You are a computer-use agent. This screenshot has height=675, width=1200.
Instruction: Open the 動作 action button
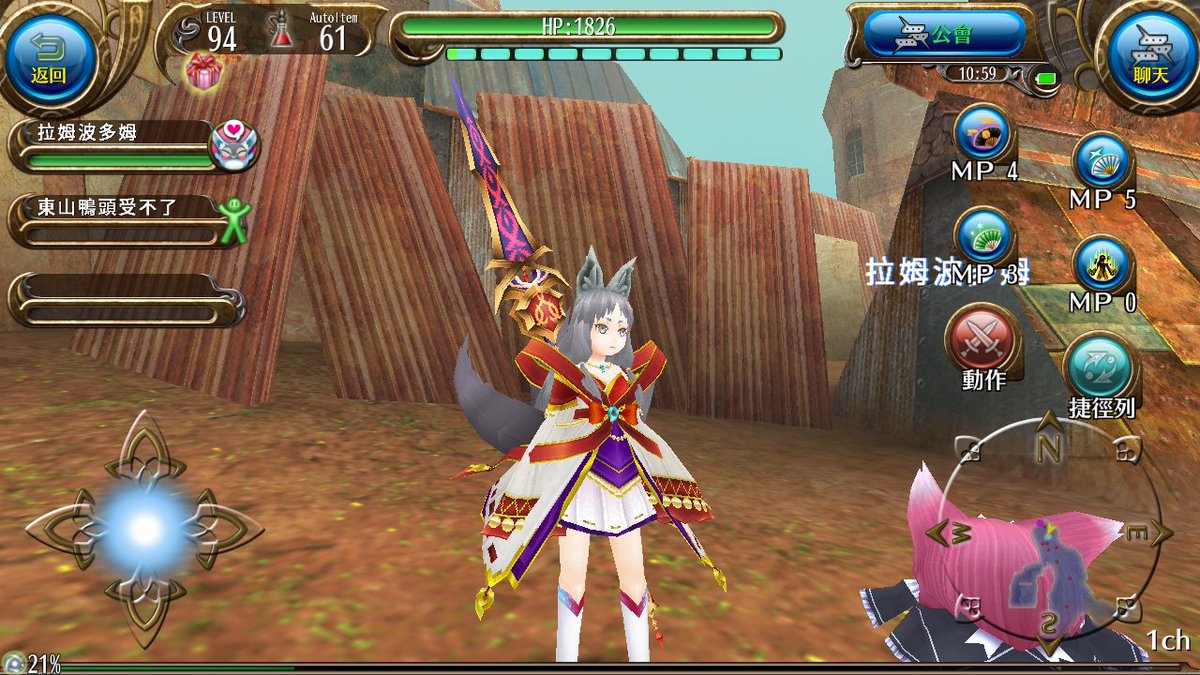tap(982, 340)
